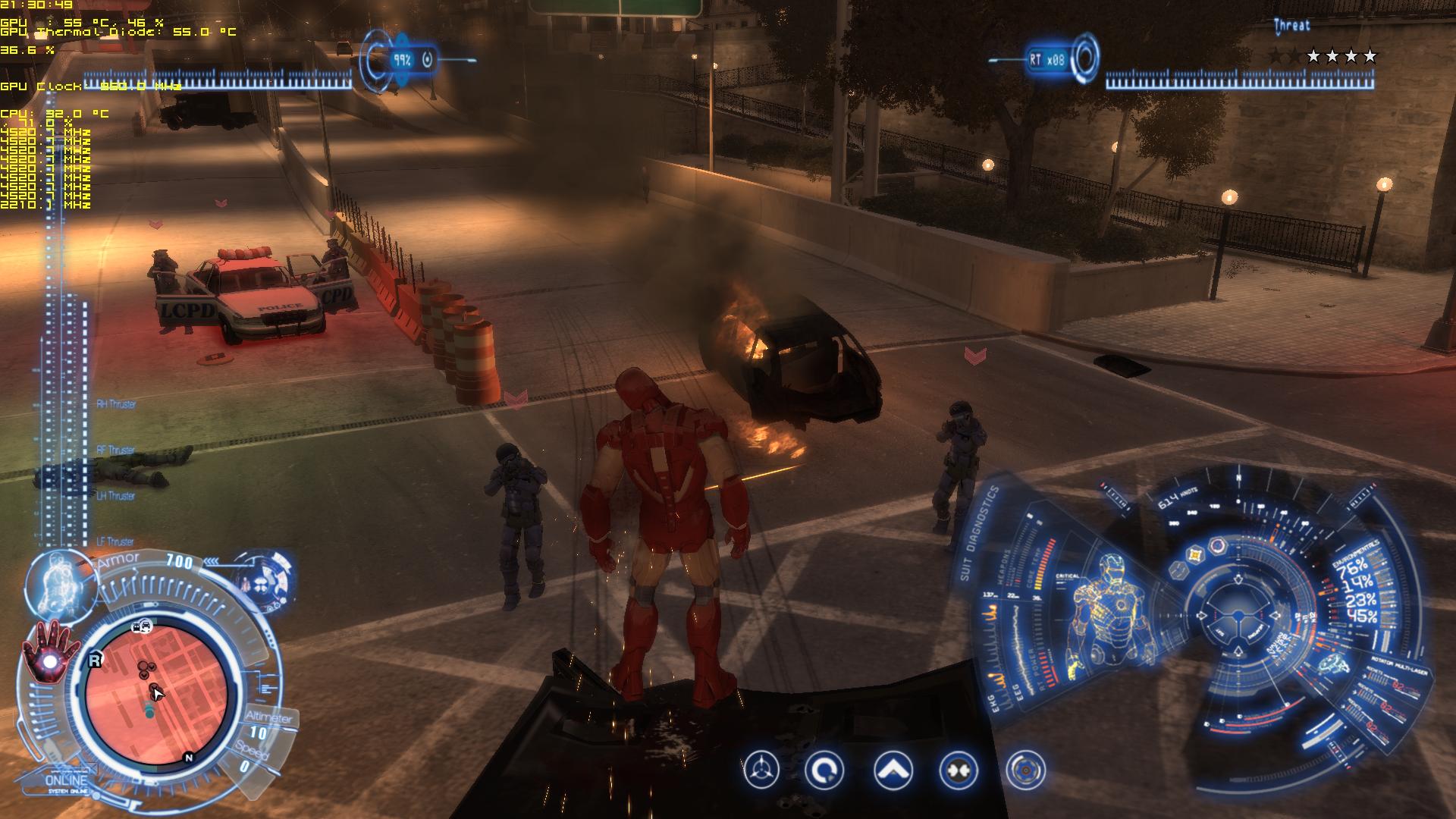
Task: Activate the upward chevron ability icon
Action: tap(893, 770)
